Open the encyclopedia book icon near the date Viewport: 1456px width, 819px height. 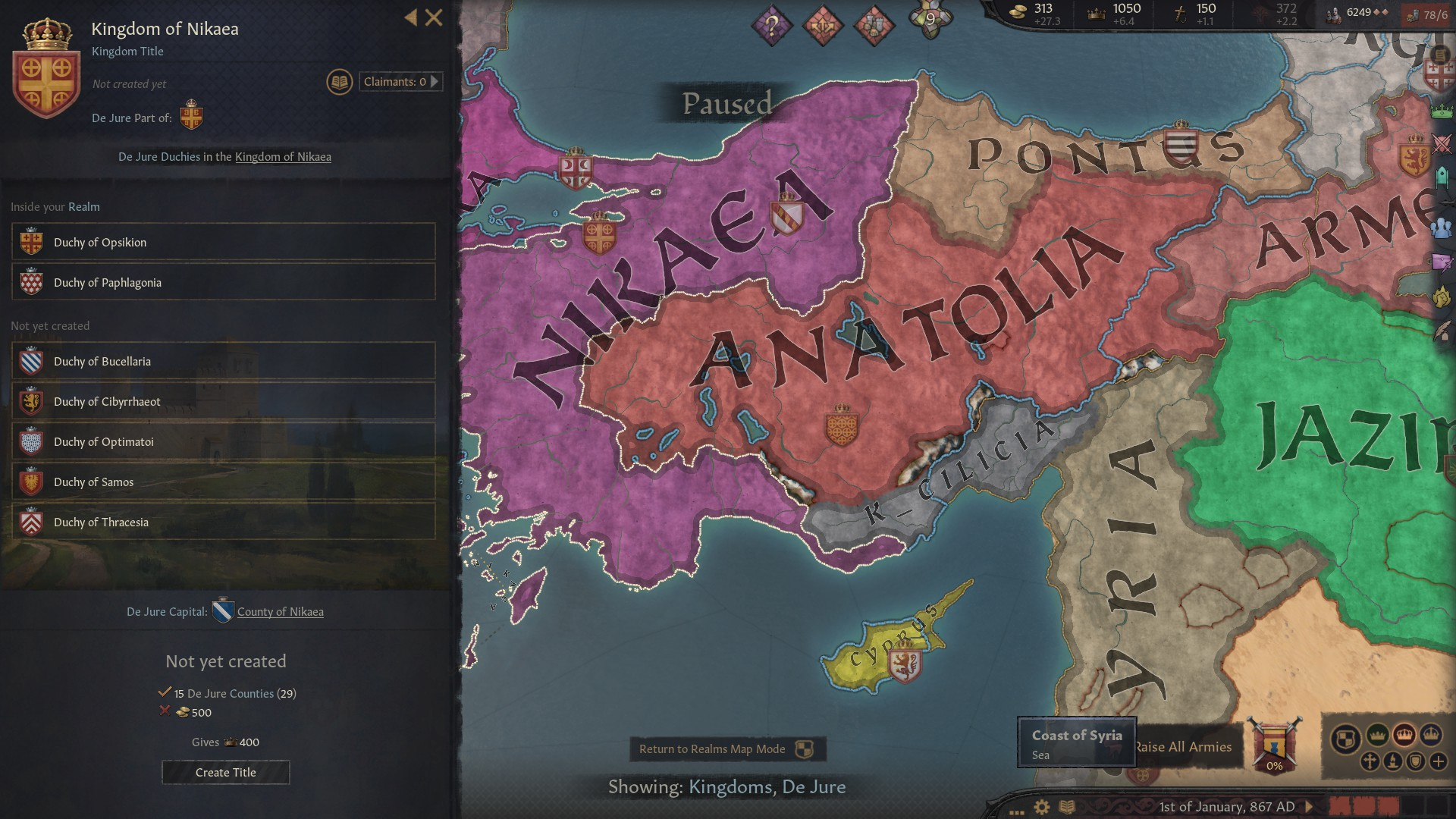tap(1068, 806)
